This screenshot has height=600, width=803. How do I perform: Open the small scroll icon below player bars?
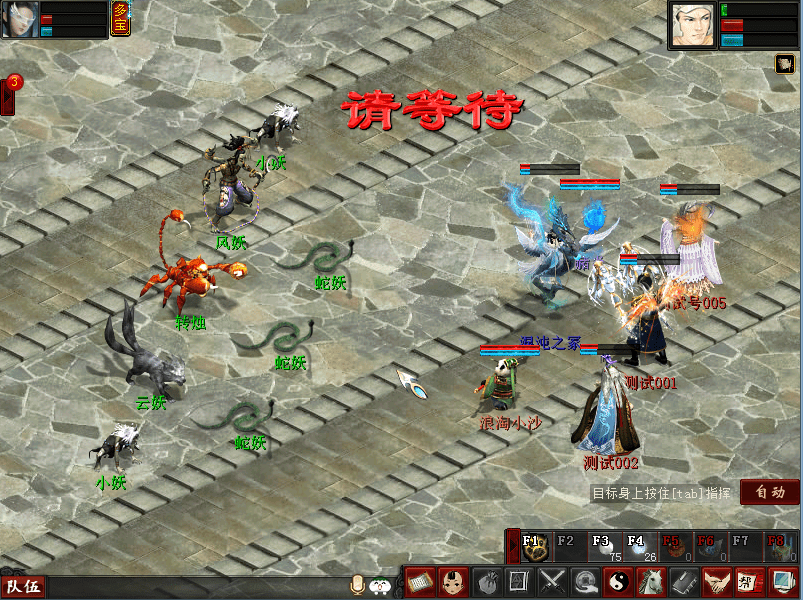[785, 63]
